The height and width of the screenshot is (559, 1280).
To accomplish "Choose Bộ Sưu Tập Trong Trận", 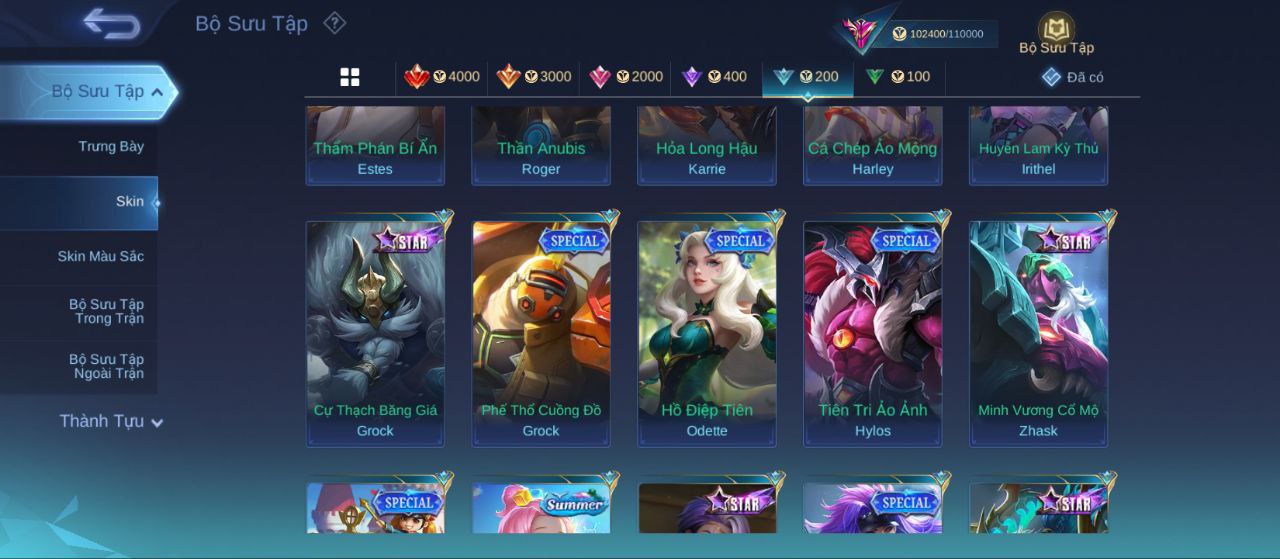I will [x=106, y=312].
